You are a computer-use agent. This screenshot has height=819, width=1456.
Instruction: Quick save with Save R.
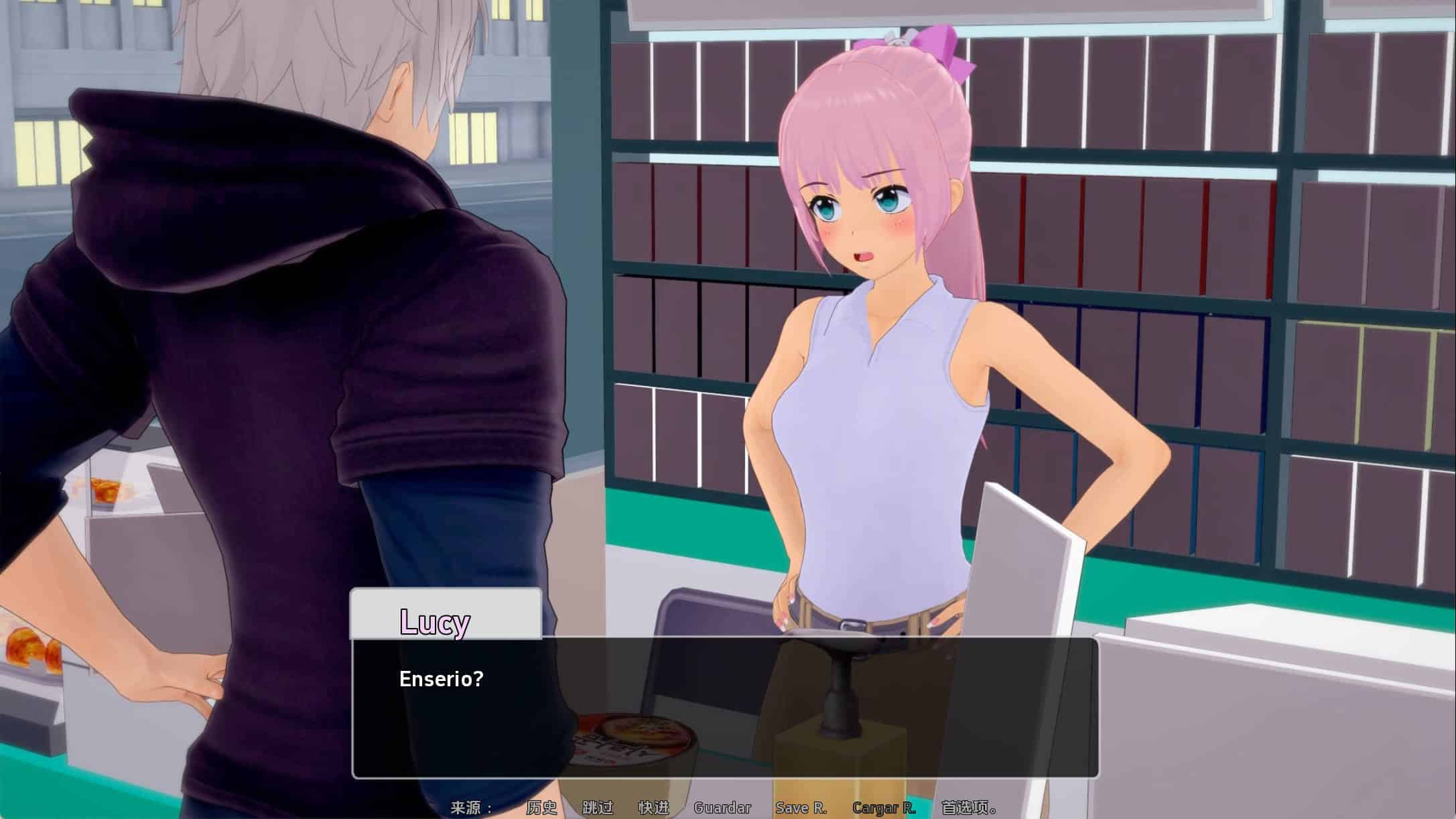(x=801, y=808)
